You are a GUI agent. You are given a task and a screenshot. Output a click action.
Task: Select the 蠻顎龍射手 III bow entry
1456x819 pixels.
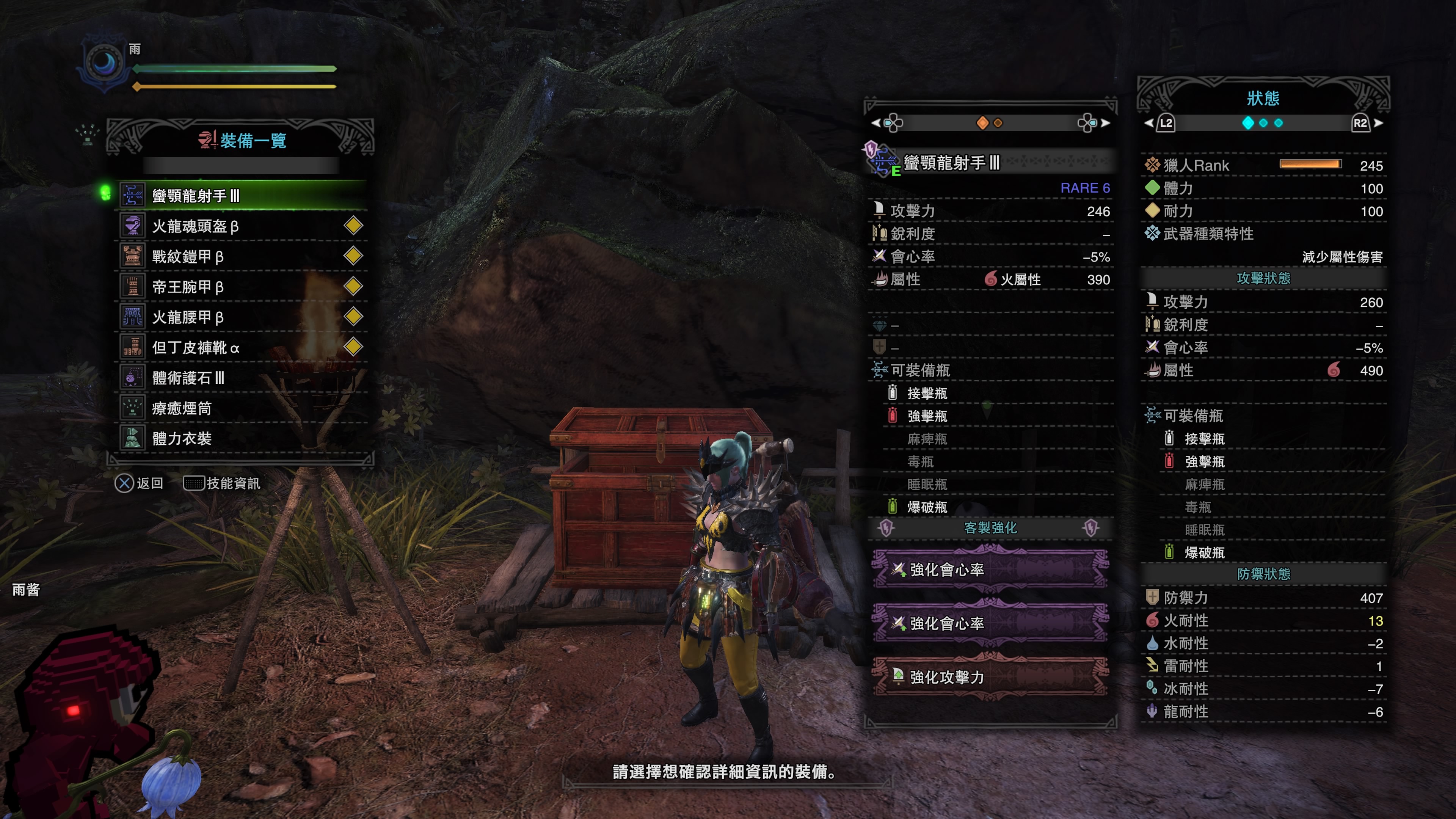243,196
